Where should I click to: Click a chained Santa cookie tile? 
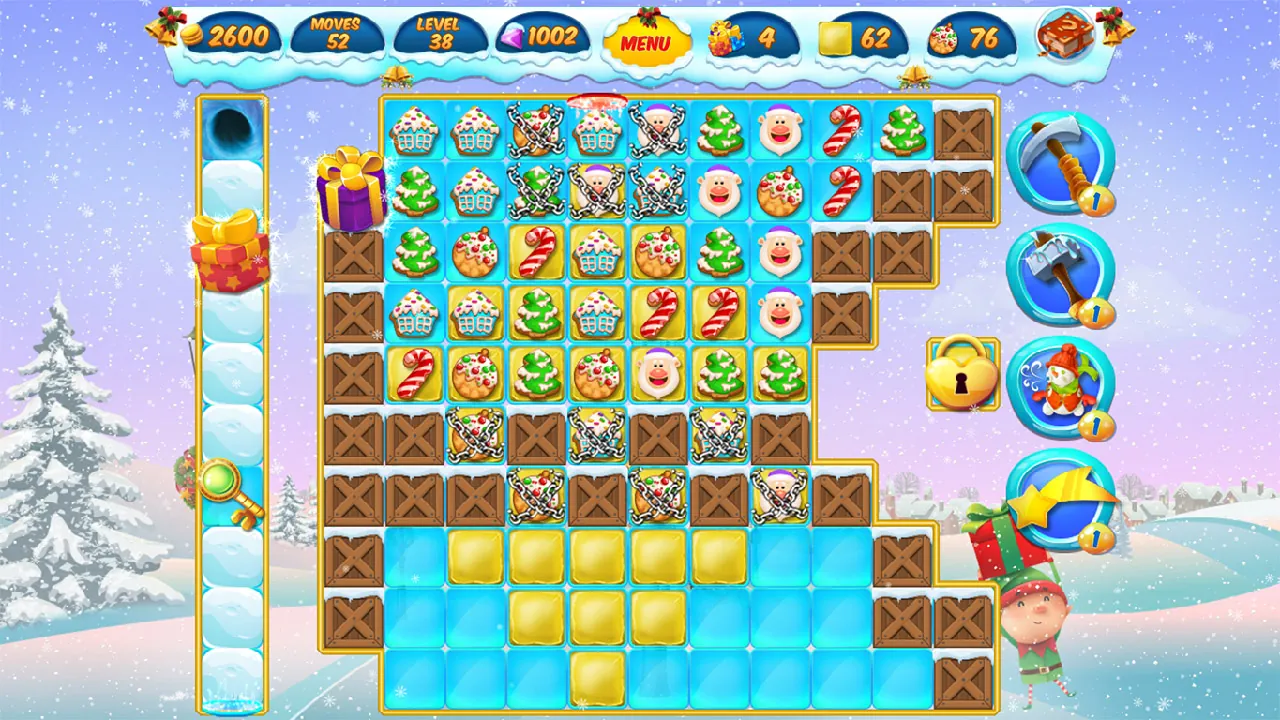point(656,130)
